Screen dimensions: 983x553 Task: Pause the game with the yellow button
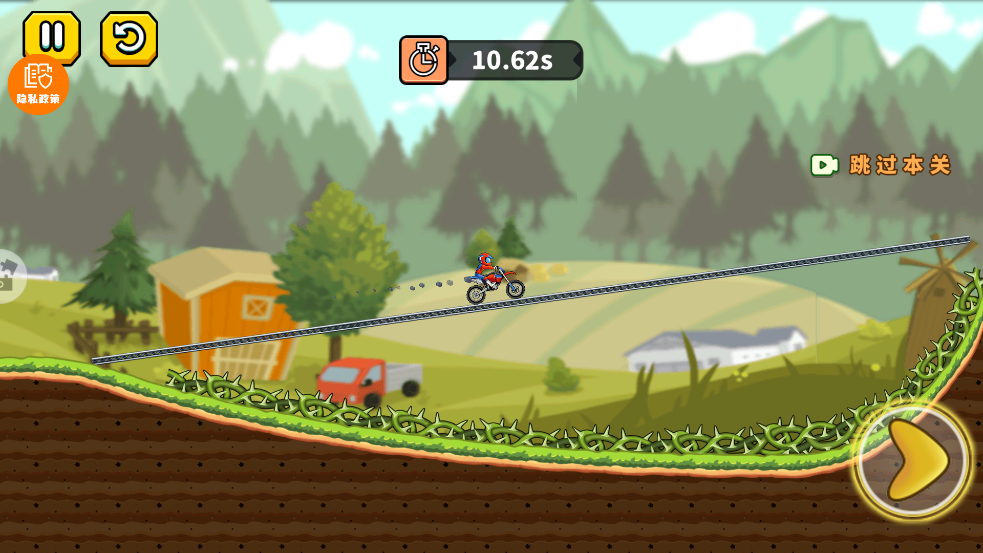(x=51, y=37)
